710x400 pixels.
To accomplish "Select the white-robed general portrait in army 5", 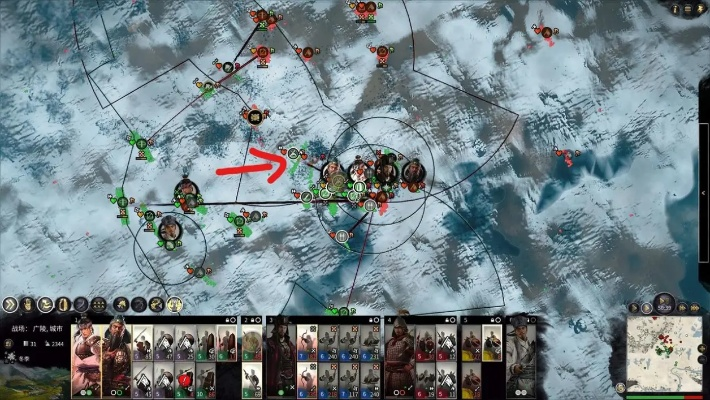I will click(x=519, y=355).
